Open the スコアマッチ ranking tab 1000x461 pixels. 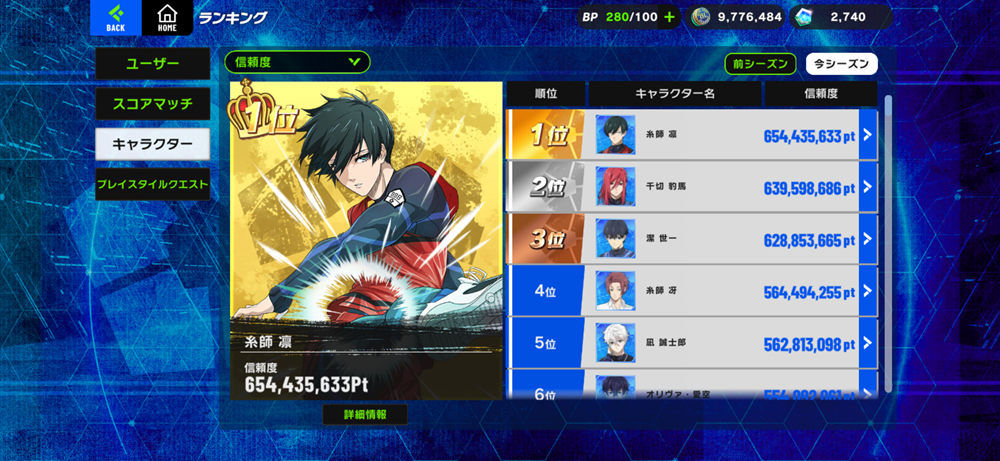tap(152, 103)
